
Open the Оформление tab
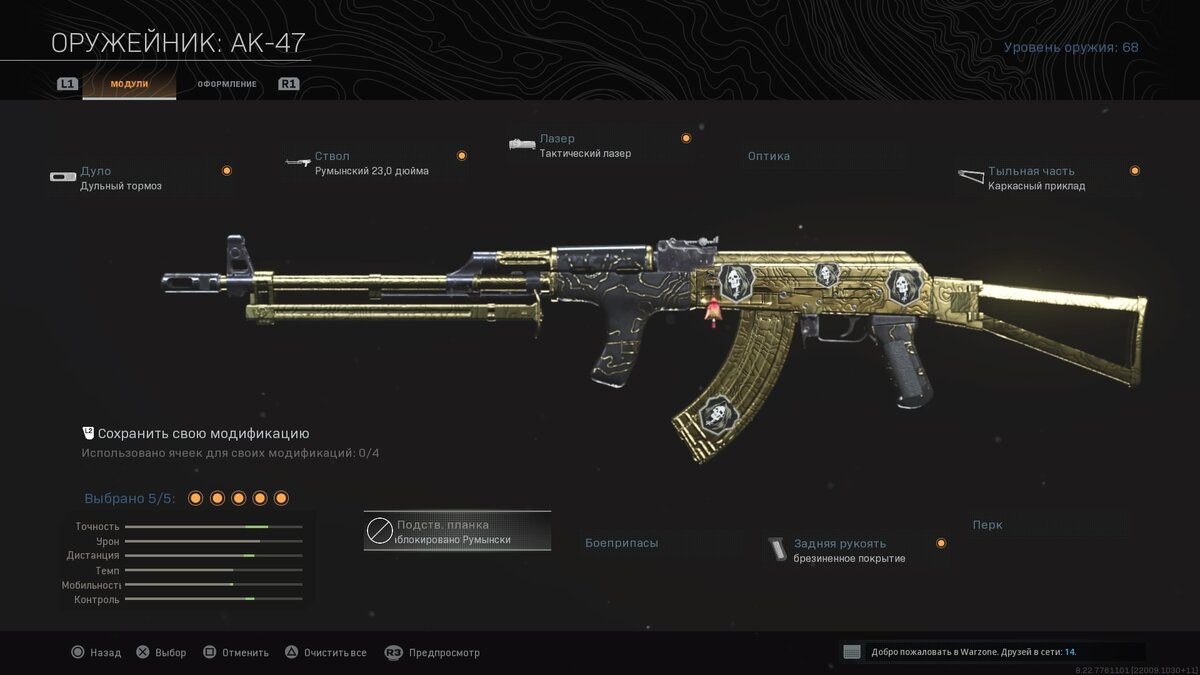(226, 84)
